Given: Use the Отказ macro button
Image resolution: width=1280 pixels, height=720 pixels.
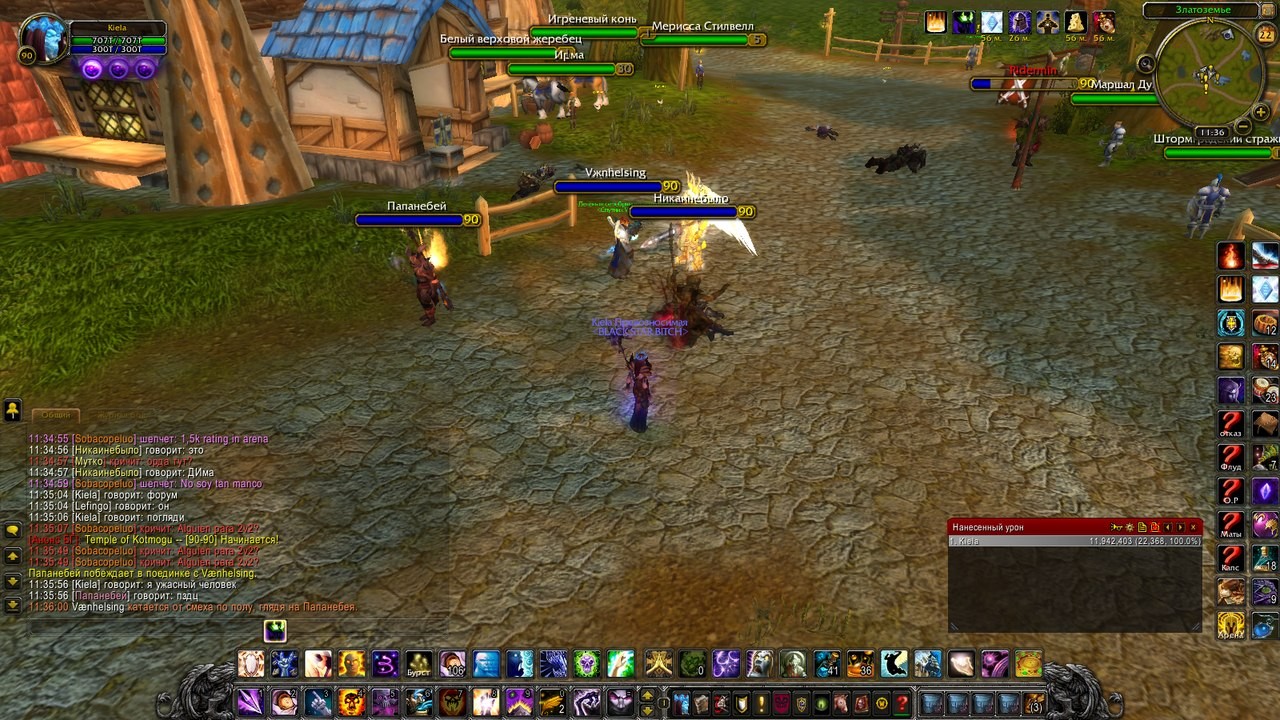Looking at the screenshot, I should (x=1231, y=424).
